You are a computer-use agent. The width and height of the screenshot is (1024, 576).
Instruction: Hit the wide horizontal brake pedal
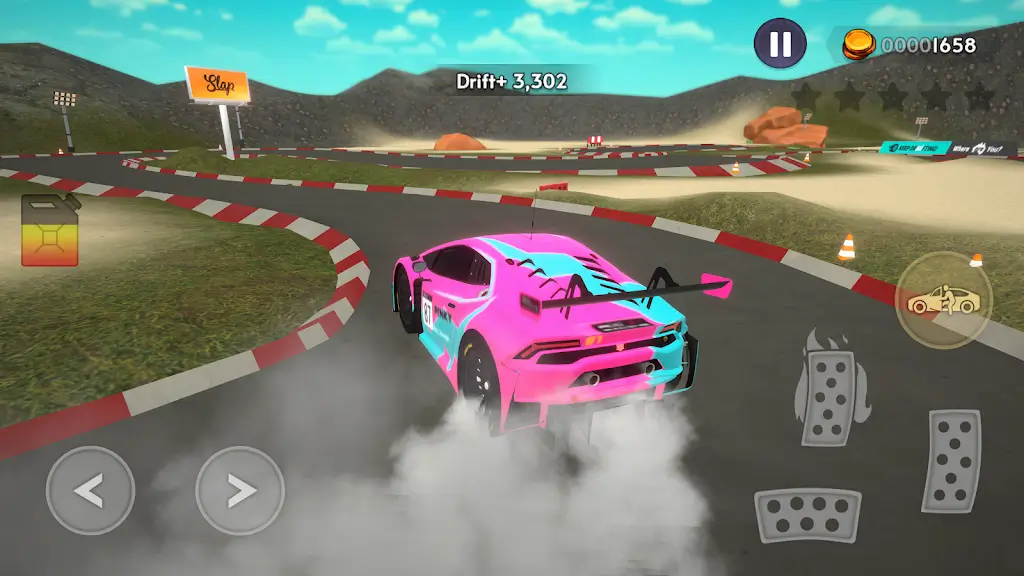[x=807, y=514]
